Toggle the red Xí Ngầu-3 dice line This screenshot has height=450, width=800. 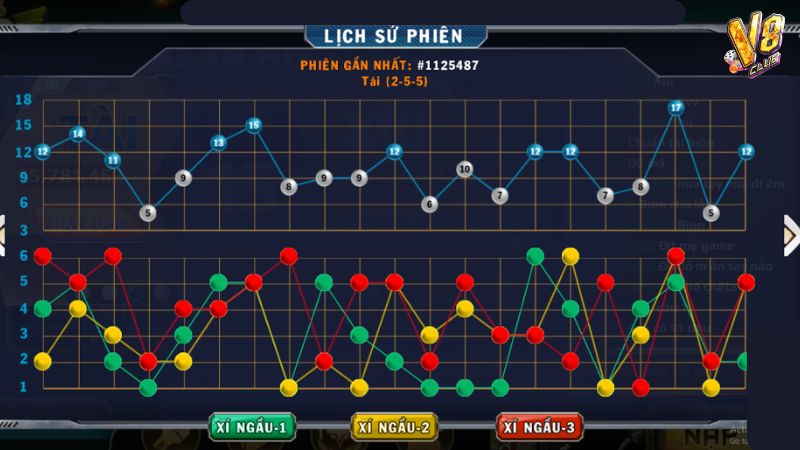(x=541, y=427)
